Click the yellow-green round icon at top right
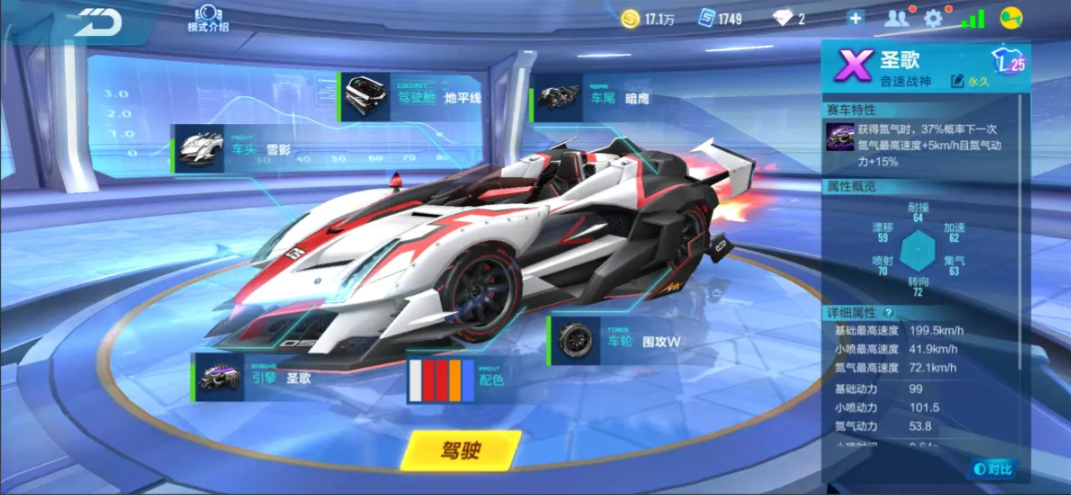 point(1011,18)
